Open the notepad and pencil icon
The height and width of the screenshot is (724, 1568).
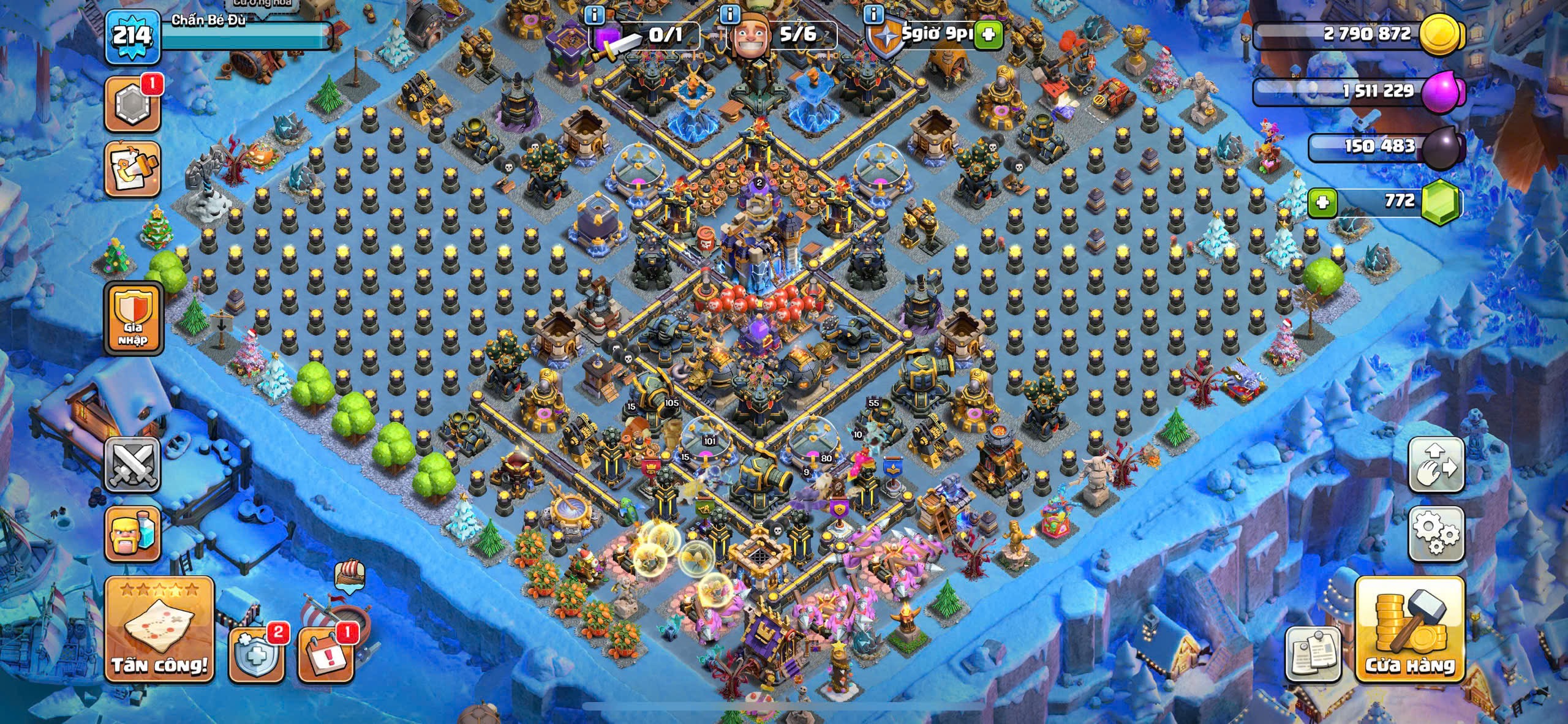pos(133,168)
